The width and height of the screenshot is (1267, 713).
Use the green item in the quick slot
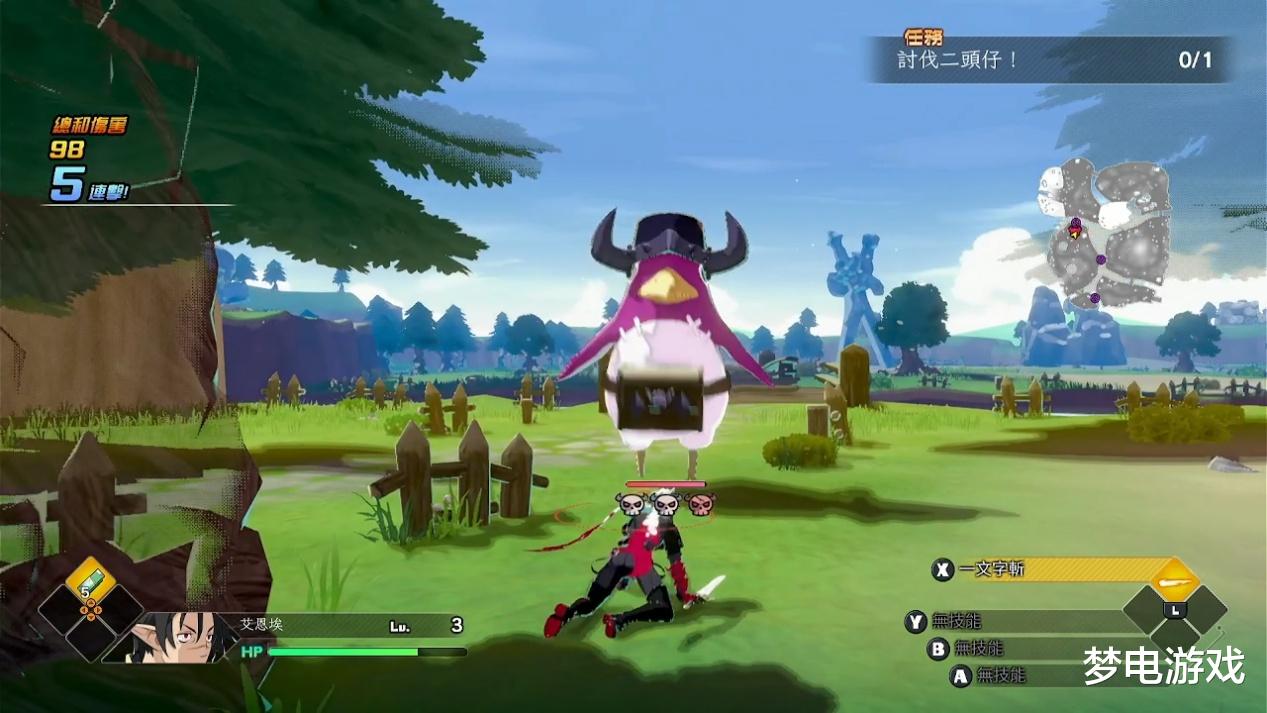pyautogui.click(x=91, y=582)
